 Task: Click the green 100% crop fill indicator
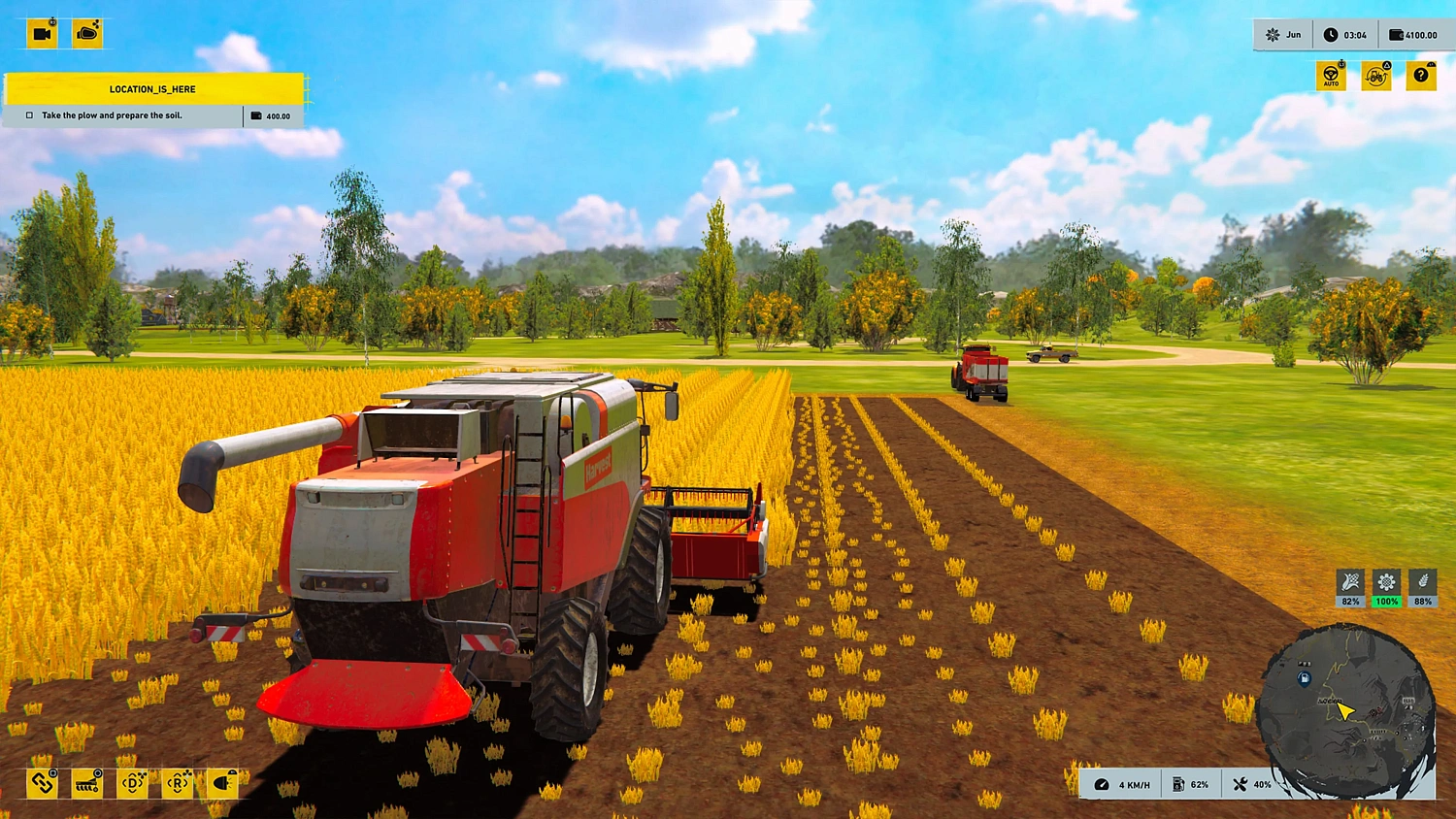[1386, 590]
